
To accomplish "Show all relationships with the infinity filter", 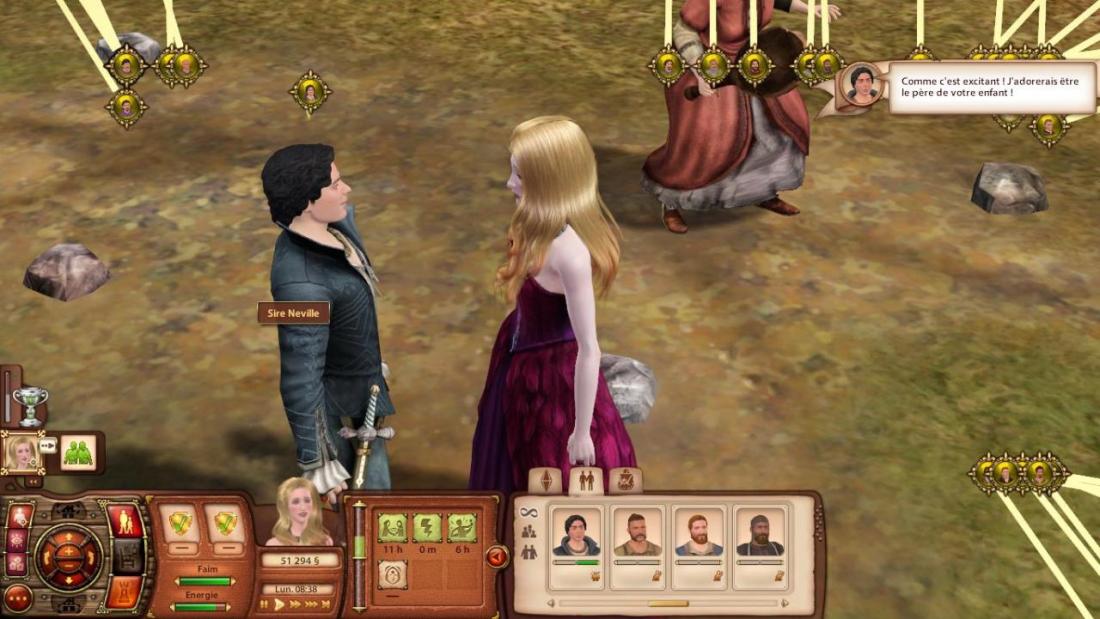I will (529, 512).
